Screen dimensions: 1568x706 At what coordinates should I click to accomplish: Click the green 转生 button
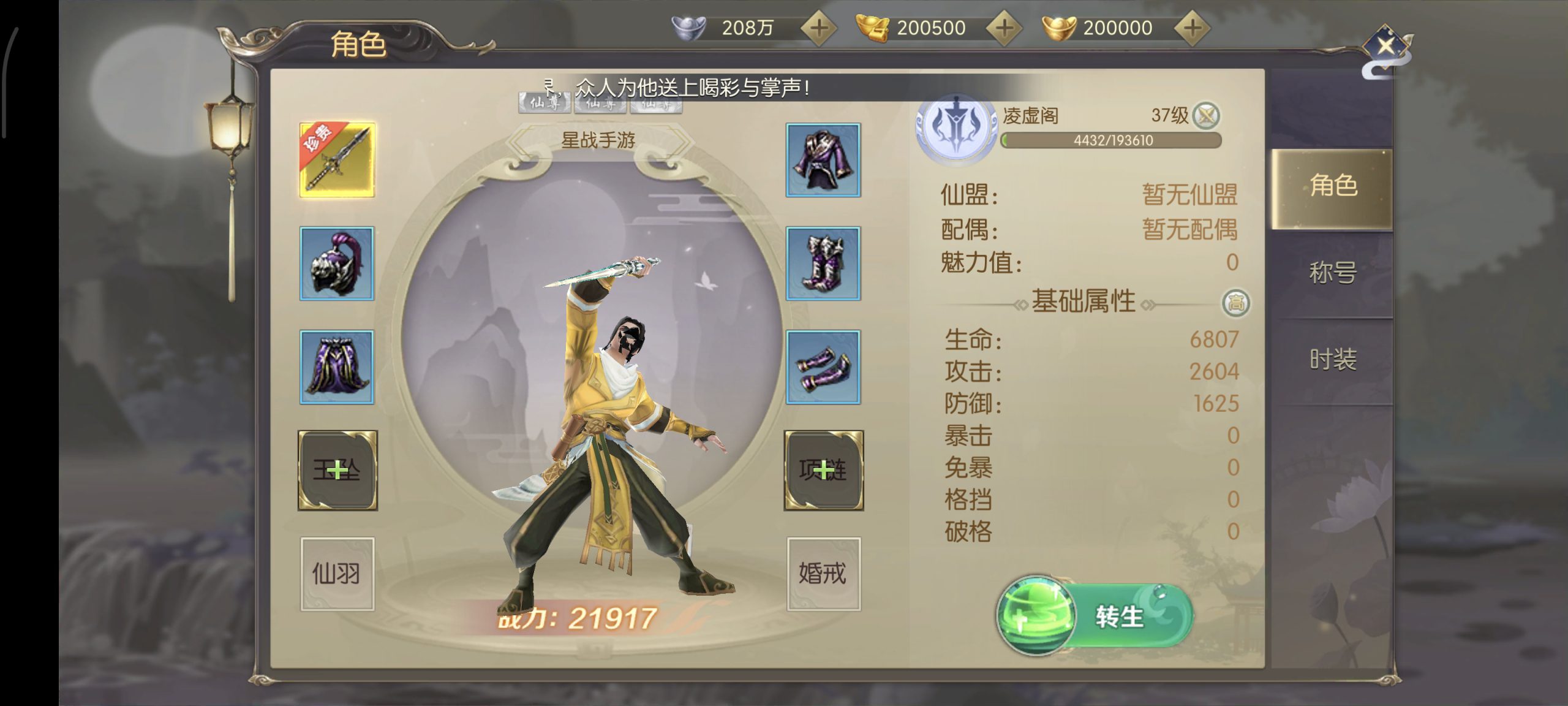1095,617
